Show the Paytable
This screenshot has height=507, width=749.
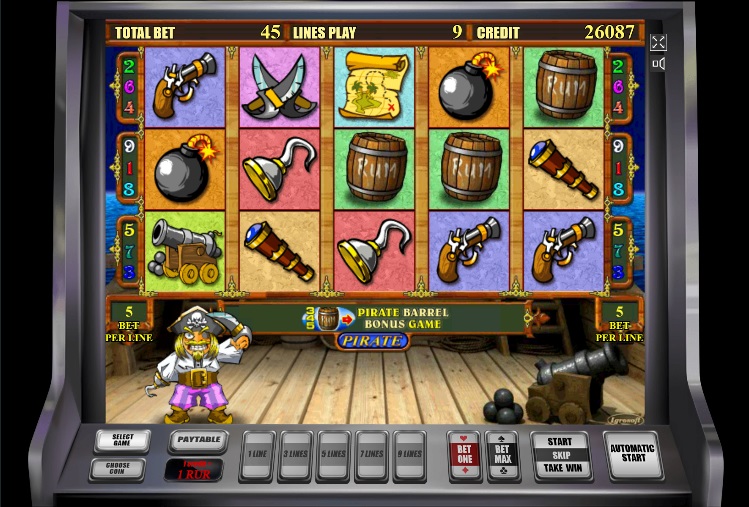point(197,440)
